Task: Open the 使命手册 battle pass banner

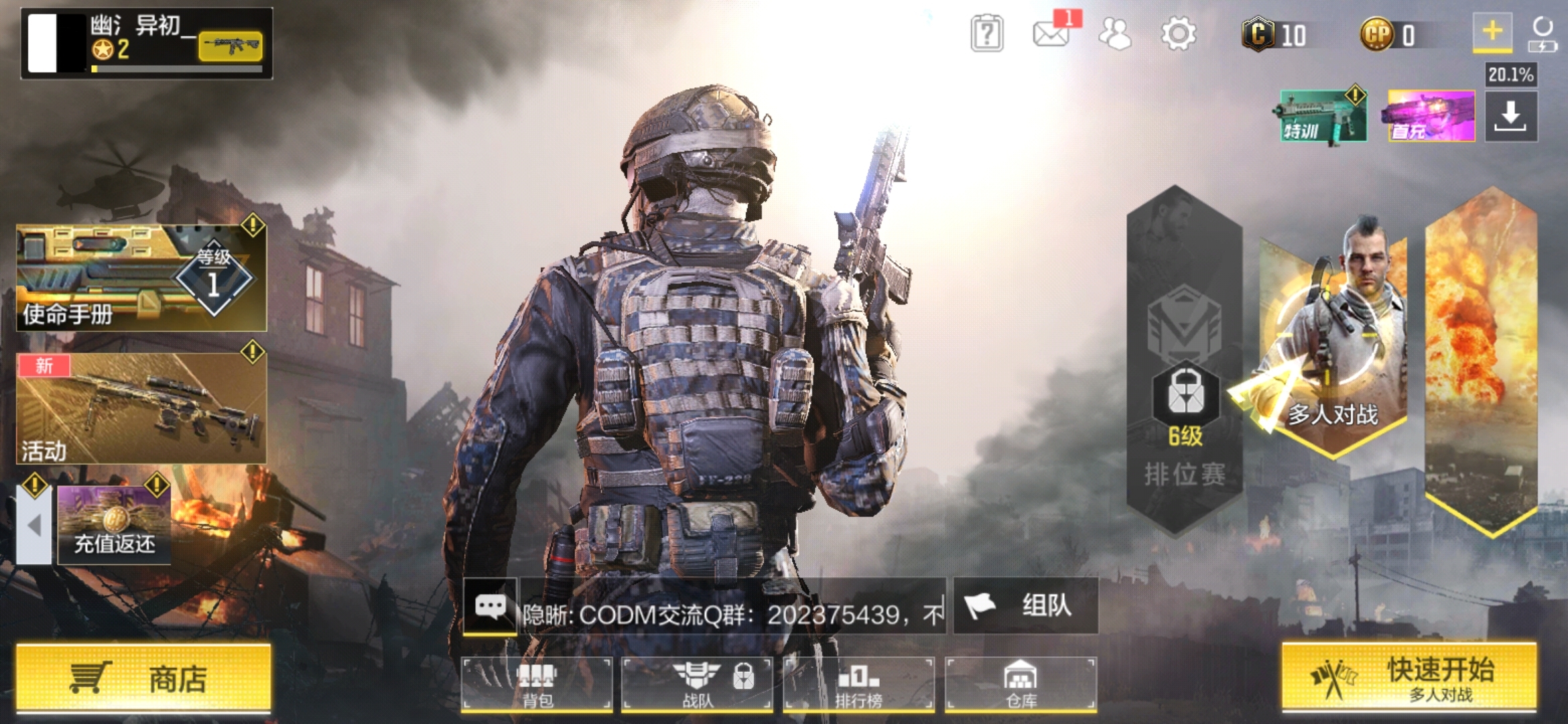Action: (141, 278)
